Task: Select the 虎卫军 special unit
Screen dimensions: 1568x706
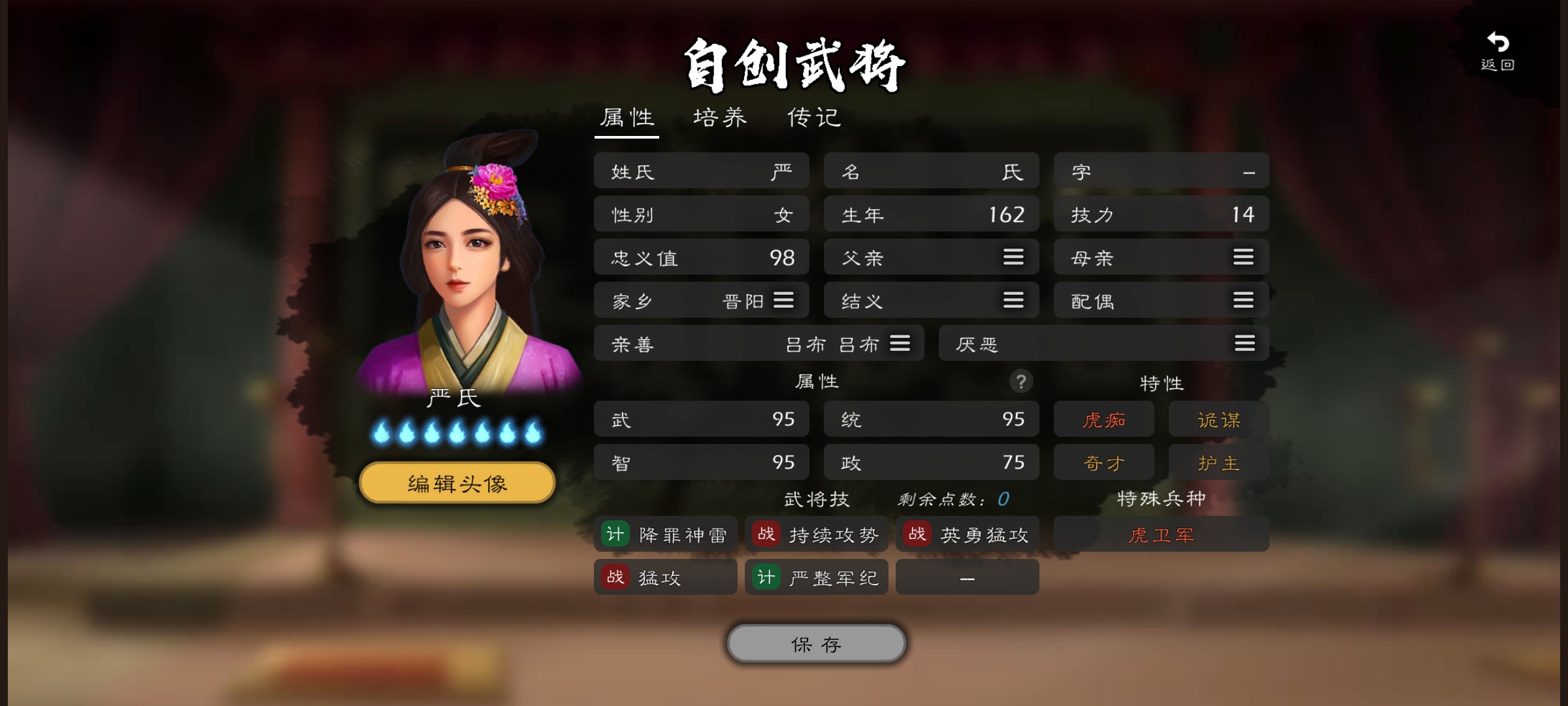Action: coord(1161,534)
